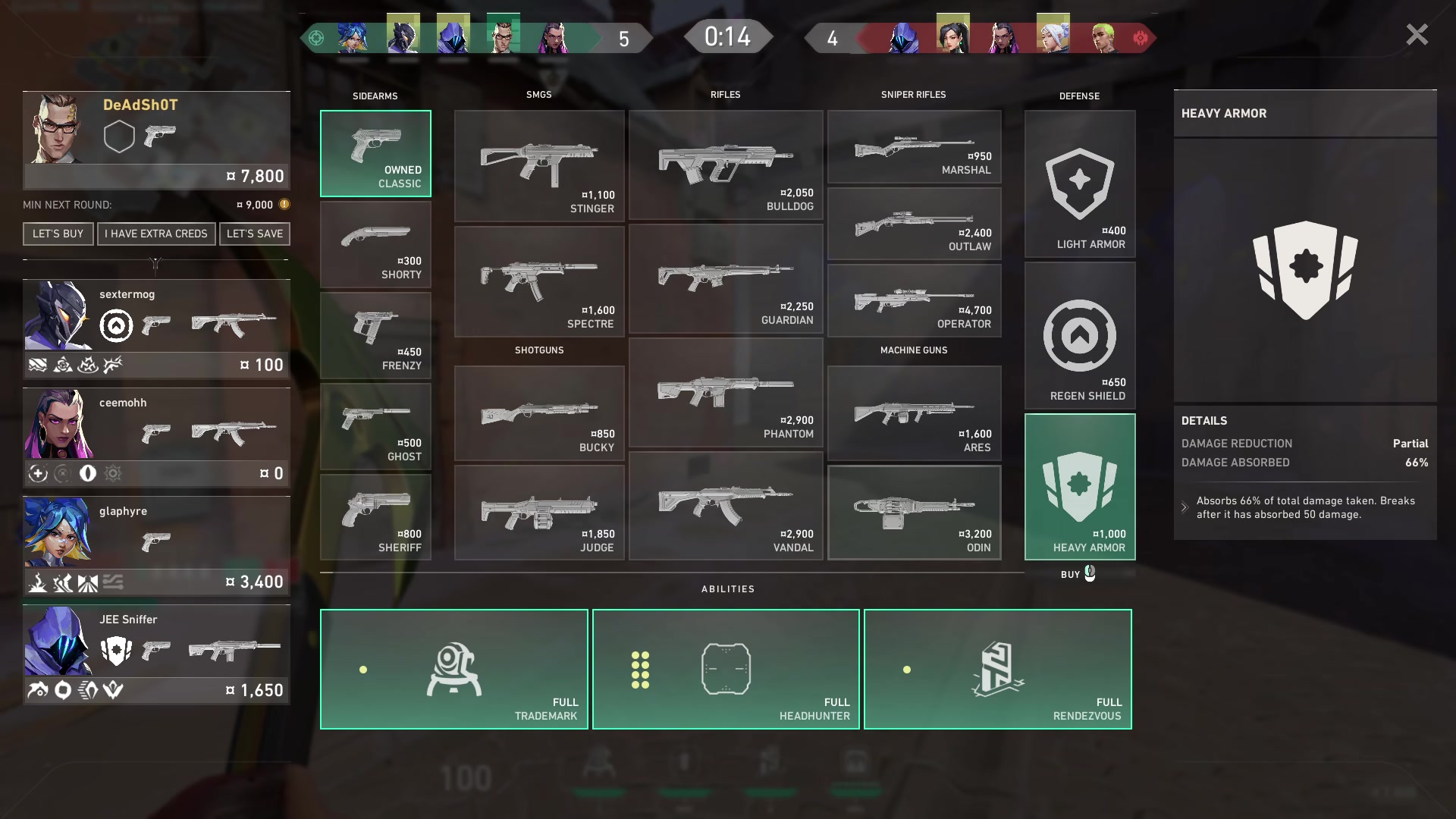Click teammate glaphyre's player card
Viewport: 1456px width, 819px height.
click(156, 545)
